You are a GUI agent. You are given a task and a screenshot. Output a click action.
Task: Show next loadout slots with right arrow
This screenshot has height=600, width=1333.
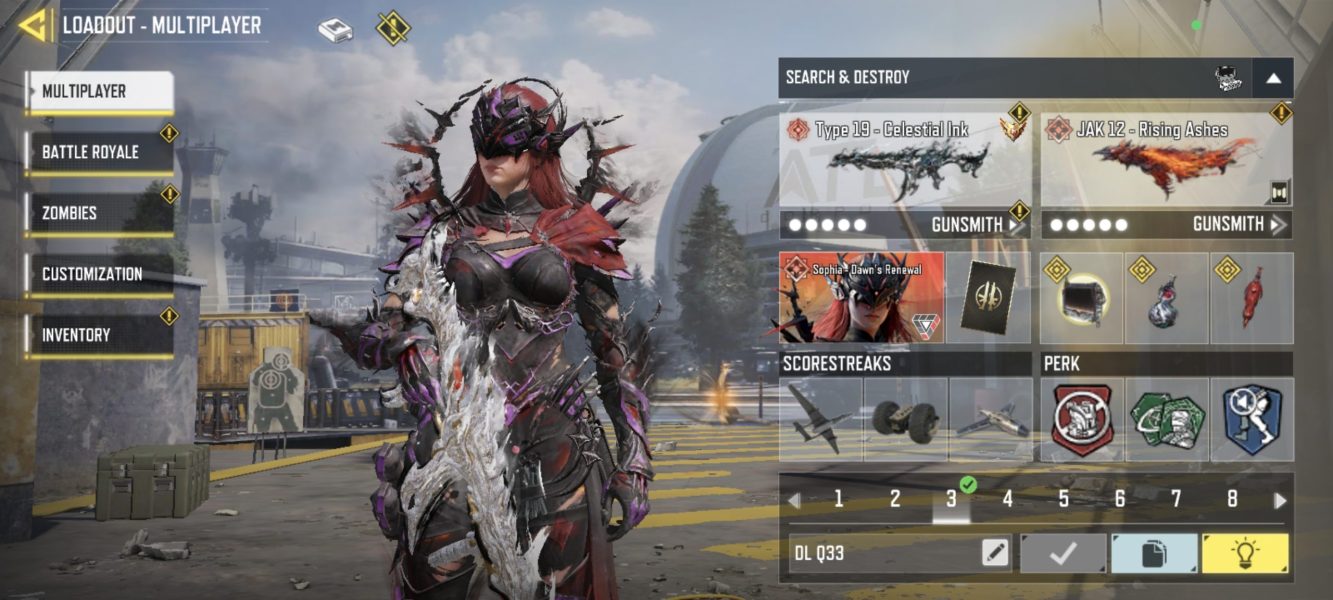pos(1280,500)
